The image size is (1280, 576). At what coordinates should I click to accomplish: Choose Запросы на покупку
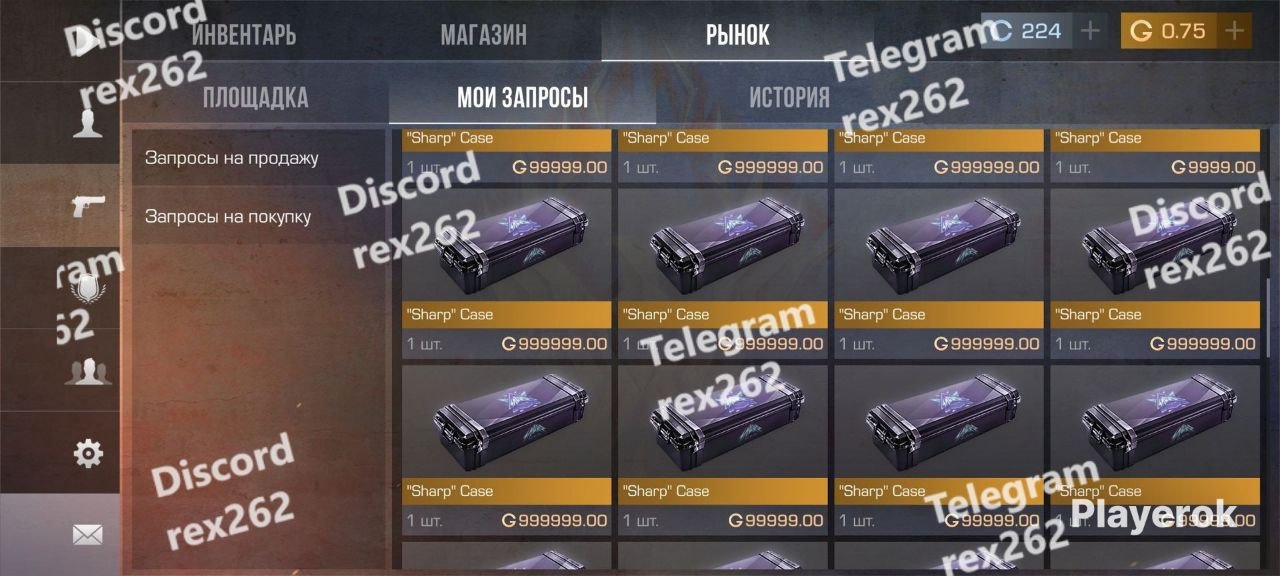[x=227, y=216]
